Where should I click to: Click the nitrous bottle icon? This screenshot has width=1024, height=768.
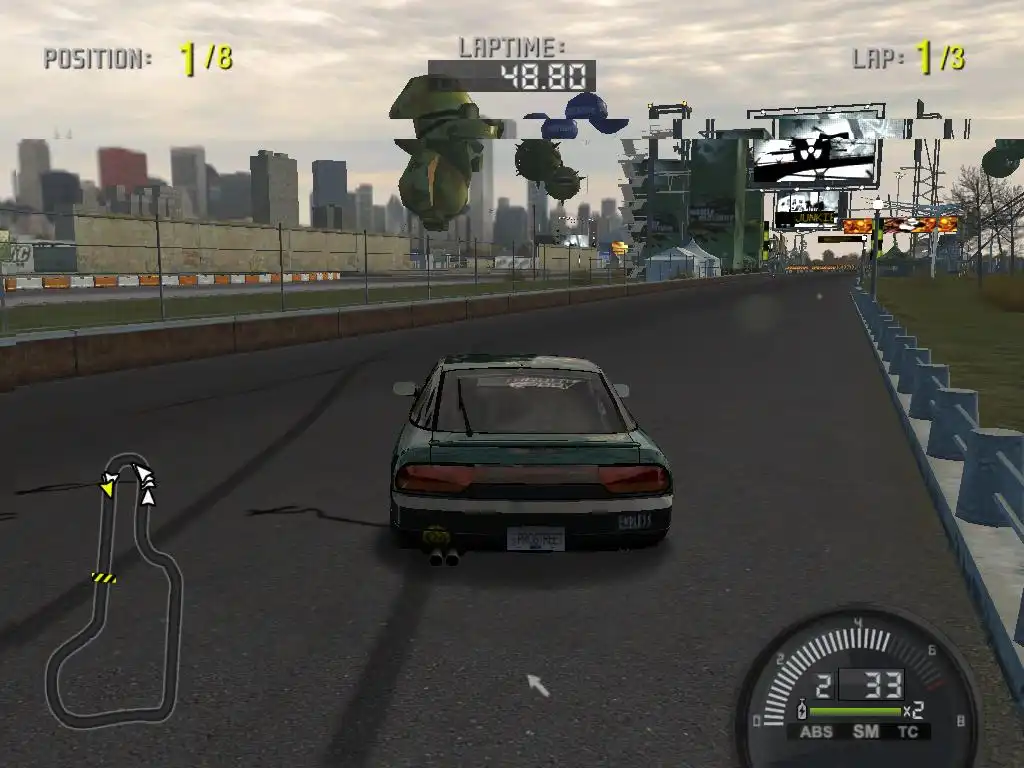pyautogui.click(x=802, y=711)
